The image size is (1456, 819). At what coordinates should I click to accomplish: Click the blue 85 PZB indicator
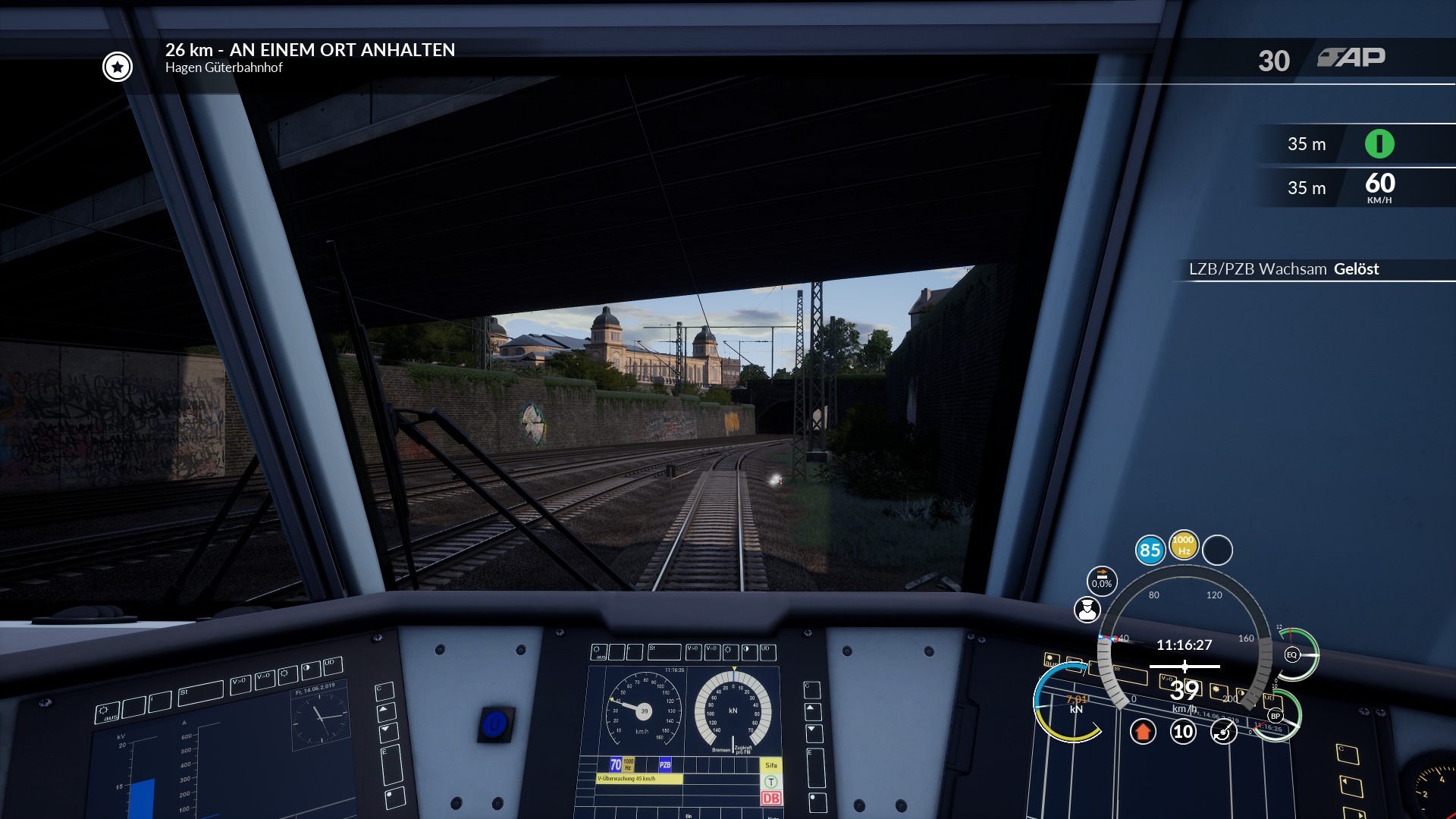click(x=1150, y=550)
